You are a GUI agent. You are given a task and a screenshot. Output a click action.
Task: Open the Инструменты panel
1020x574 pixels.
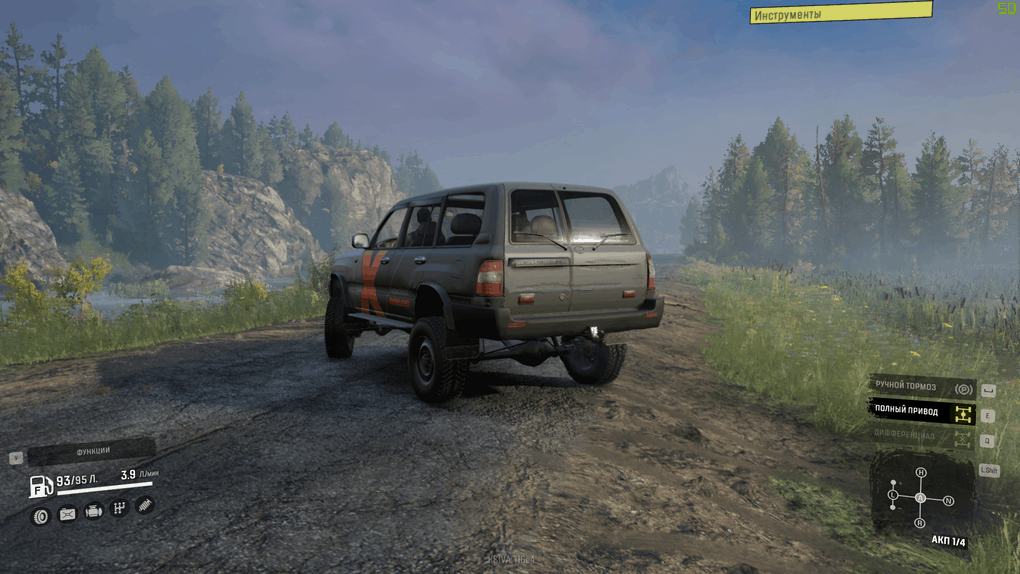[x=841, y=13]
